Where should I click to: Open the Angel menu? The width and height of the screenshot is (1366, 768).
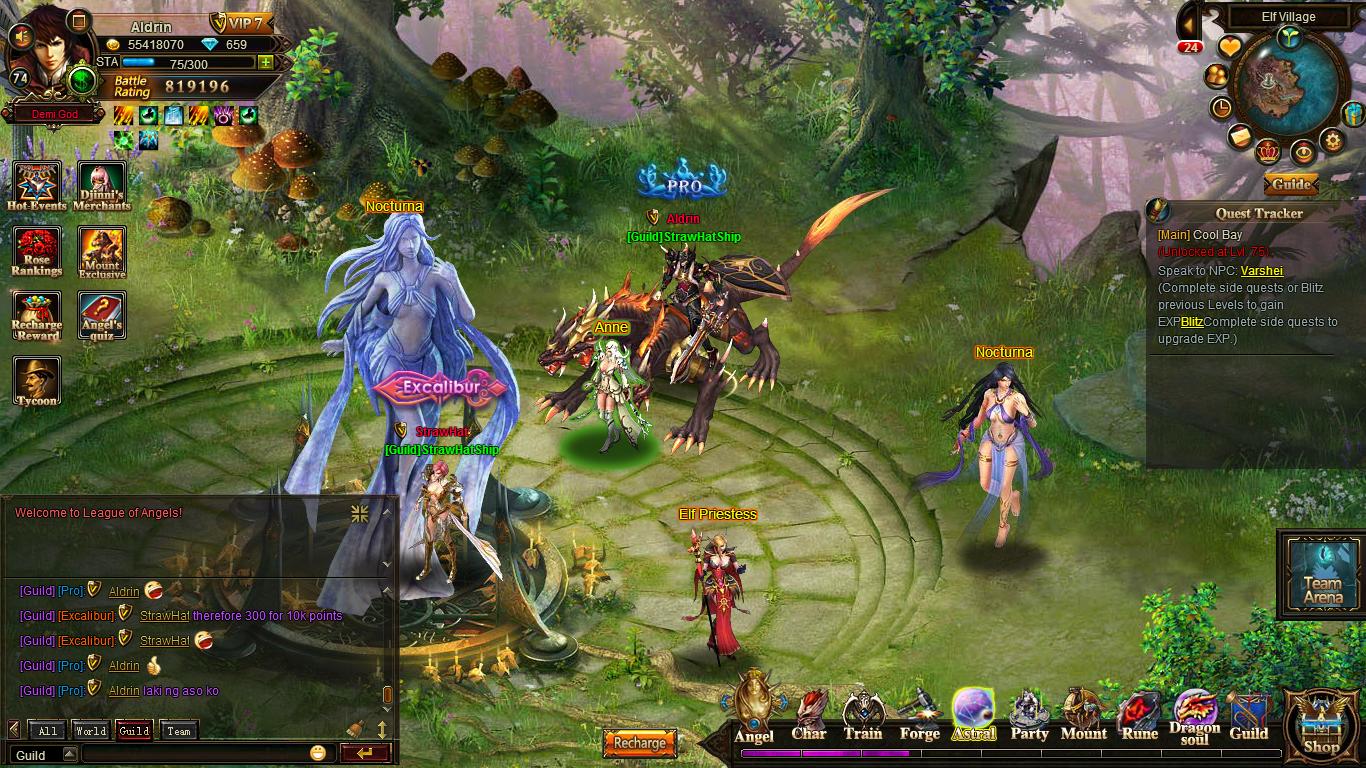point(754,712)
